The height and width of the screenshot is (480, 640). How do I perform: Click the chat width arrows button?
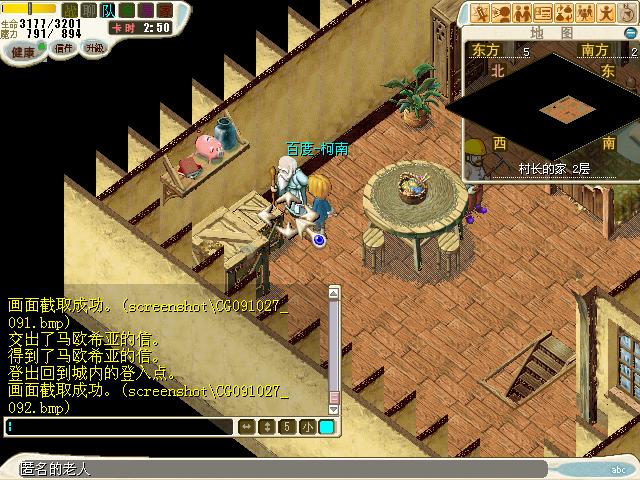click(246, 427)
